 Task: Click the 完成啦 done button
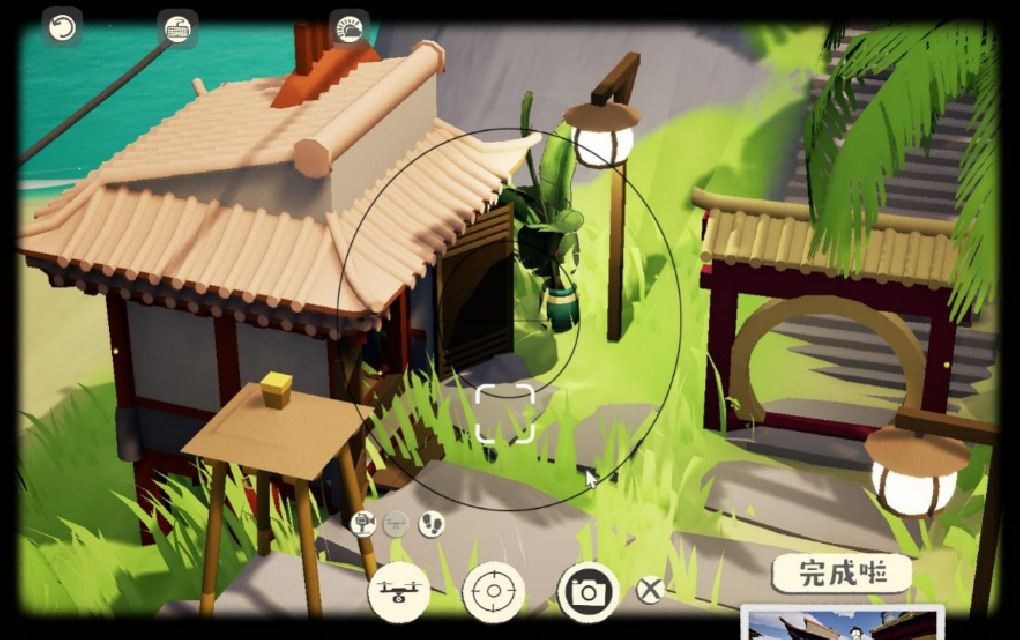click(x=842, y=574)
